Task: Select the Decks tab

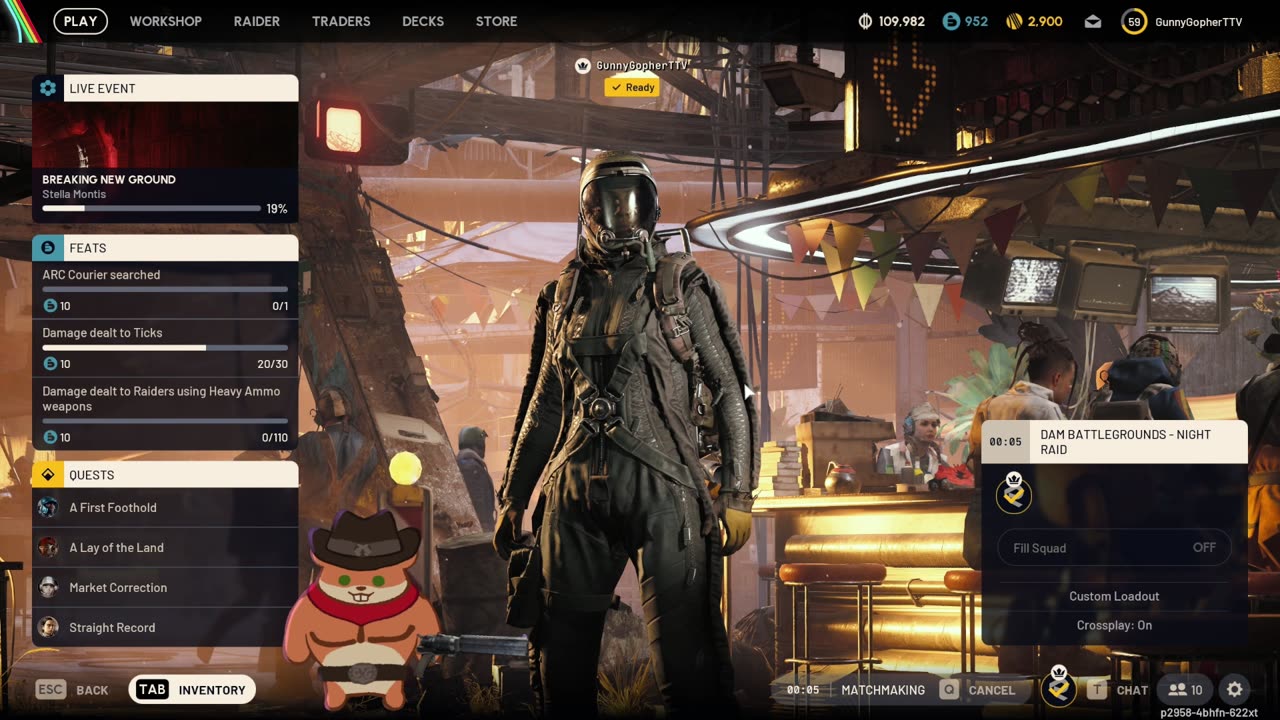Action: tap(423, 21)
